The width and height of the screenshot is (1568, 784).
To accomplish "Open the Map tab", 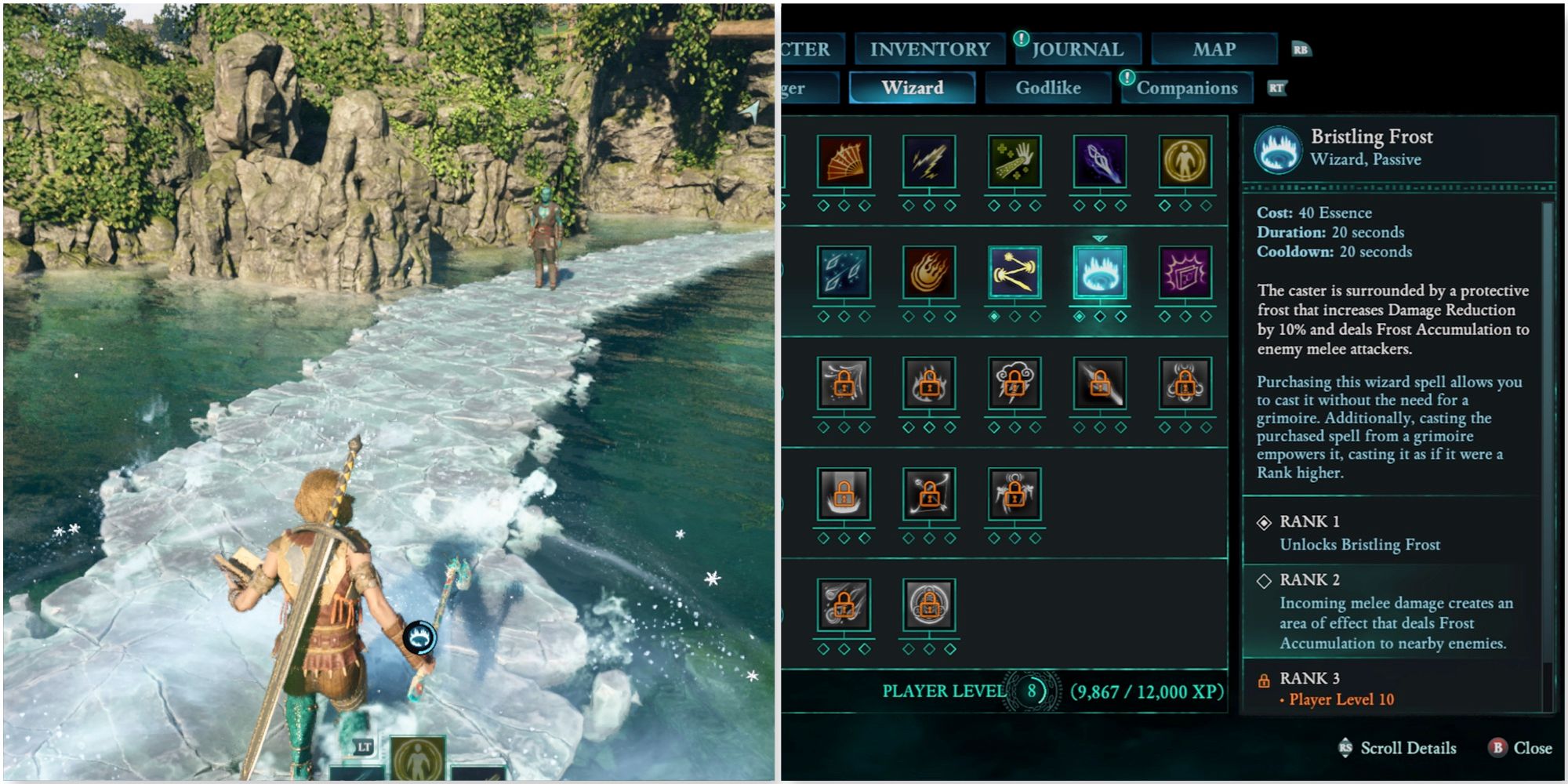I will click(1214, 49).
